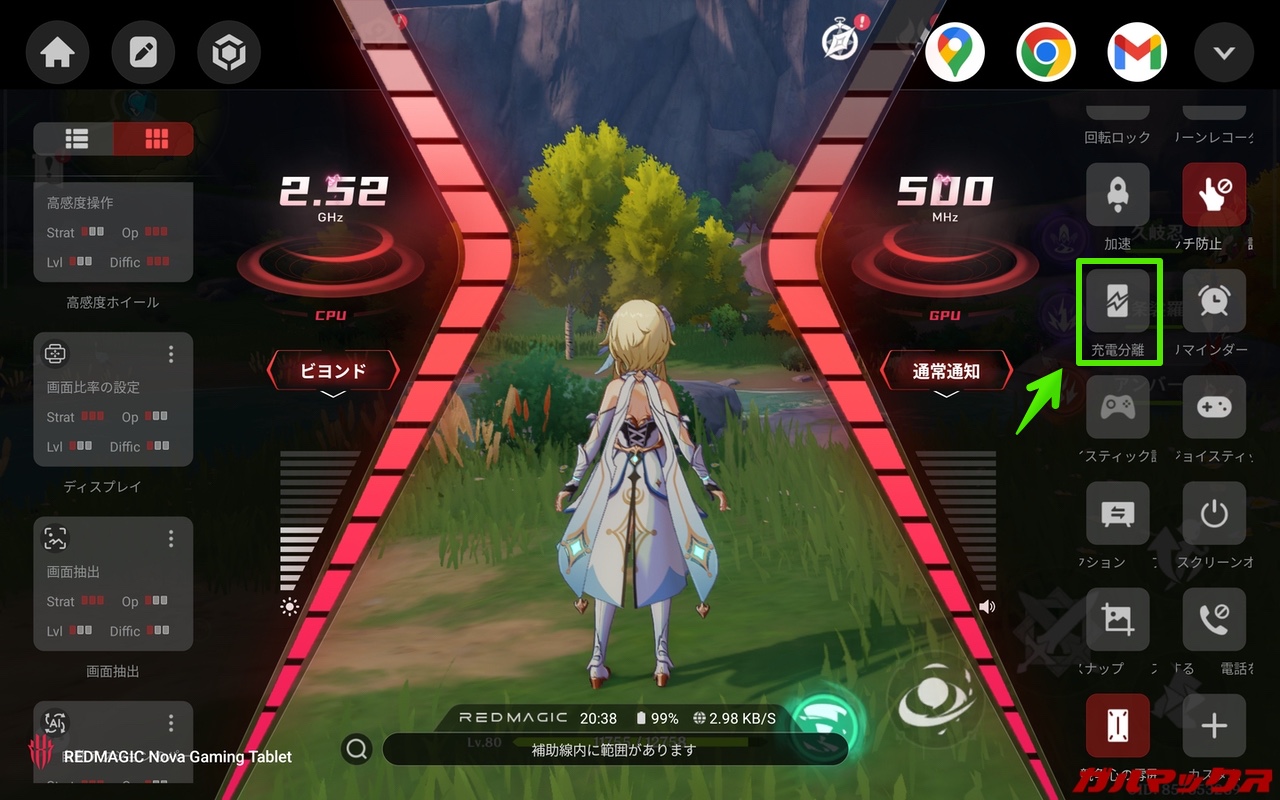Launch the Chrome browser shortcut
This screenshot has width=1280, height=800.
1046,52
